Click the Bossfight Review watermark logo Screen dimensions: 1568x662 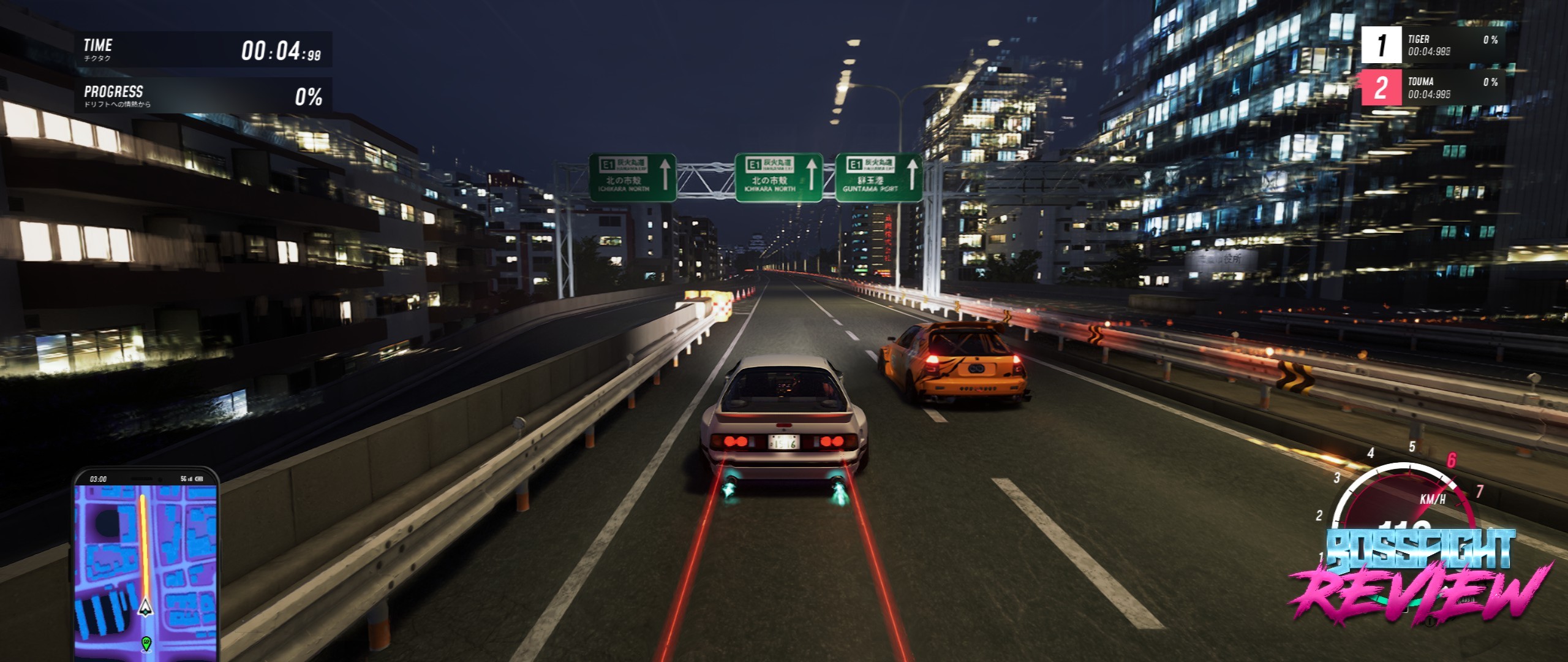pos(1420,576)
